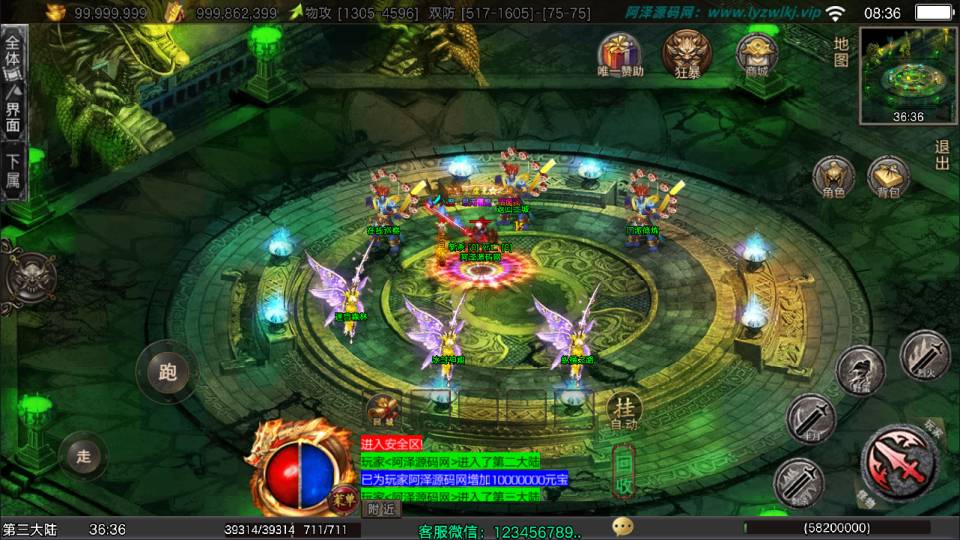Open the 角色 character sheet

(x=832, y=177)
